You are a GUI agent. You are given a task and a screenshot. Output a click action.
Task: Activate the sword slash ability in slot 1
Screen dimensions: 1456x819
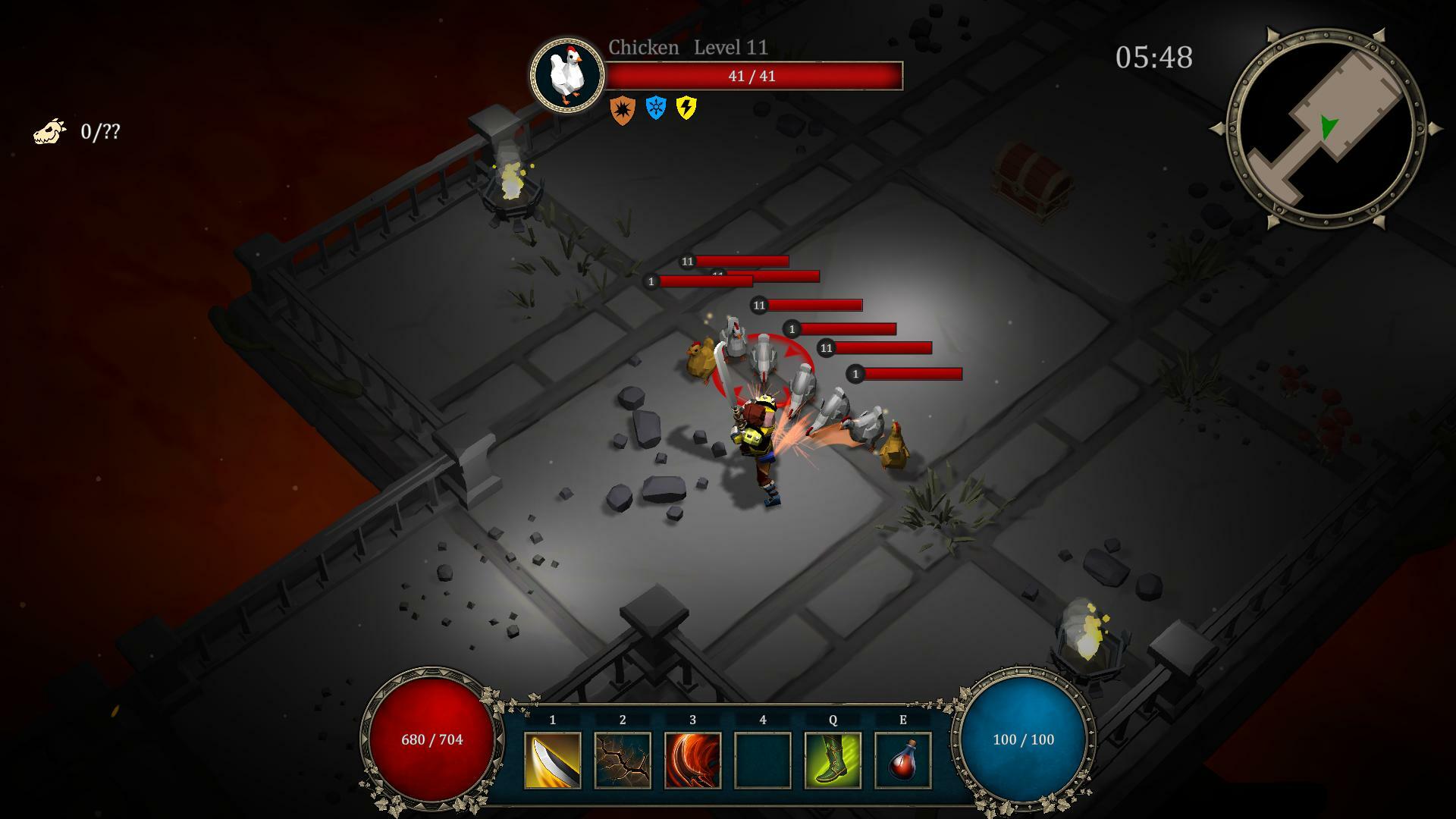click(552, 760)
